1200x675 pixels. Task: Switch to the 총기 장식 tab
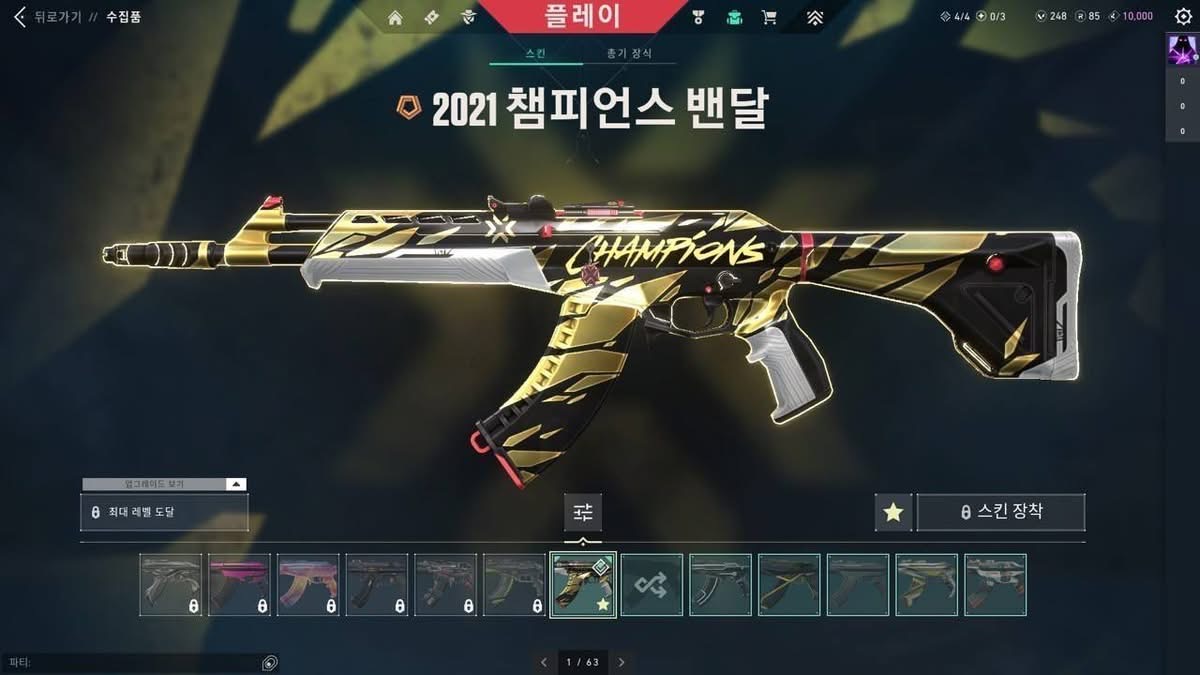click(x=630, y=53)
